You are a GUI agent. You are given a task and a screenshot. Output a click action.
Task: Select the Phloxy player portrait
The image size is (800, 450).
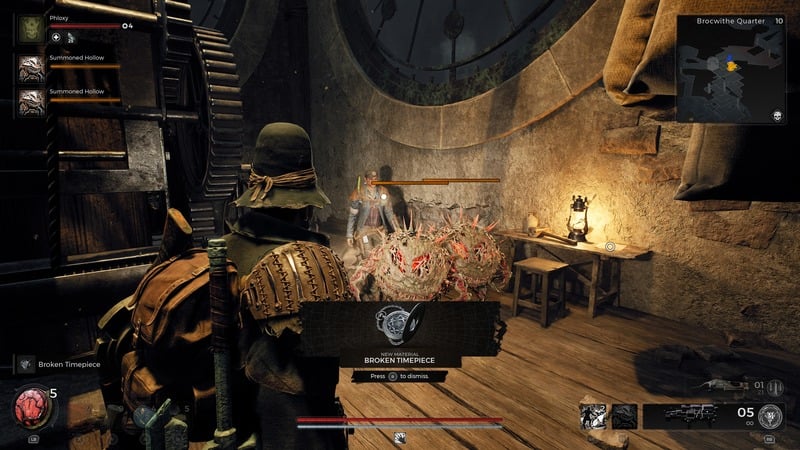tap(30, 29)
